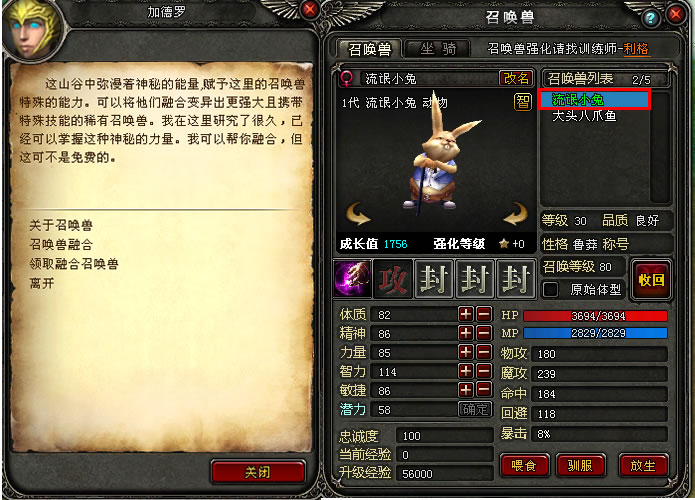Choose the 关于召唤兽 dialogue option
Image resolution: width=695 pixels, height=500 pixels.
[61, 225]
